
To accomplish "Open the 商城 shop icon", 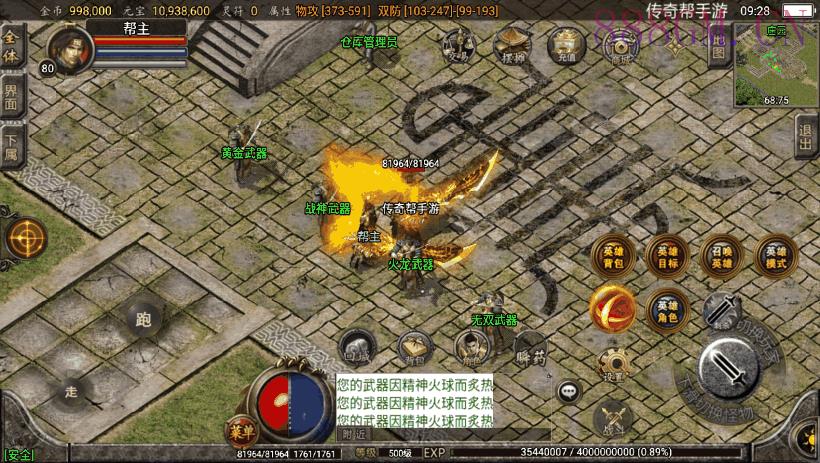I will tap(622, 47).
